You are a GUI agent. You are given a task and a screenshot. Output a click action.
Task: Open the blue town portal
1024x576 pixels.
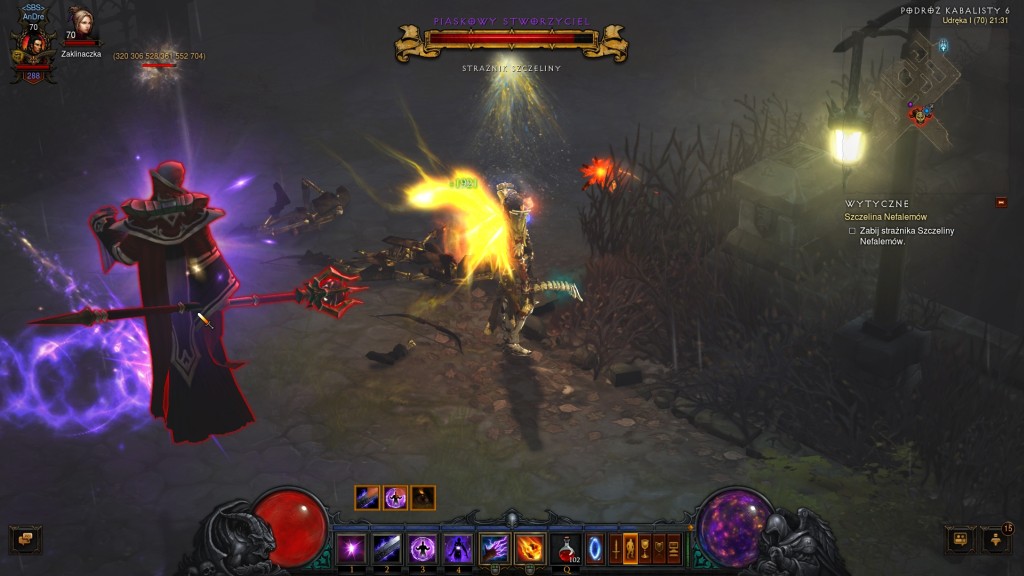coord(596,549)
